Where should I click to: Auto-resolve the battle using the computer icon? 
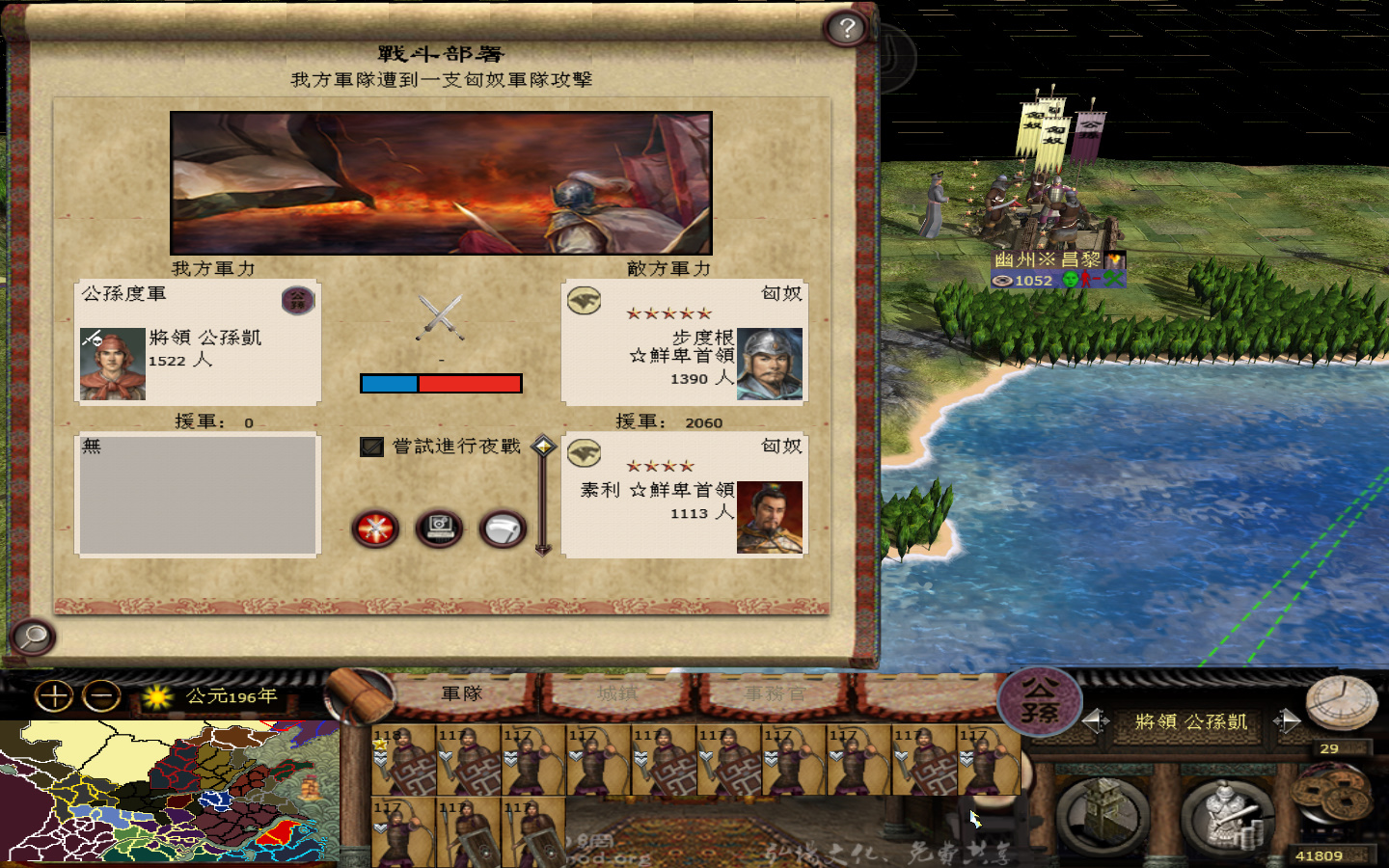coord(438,529)
